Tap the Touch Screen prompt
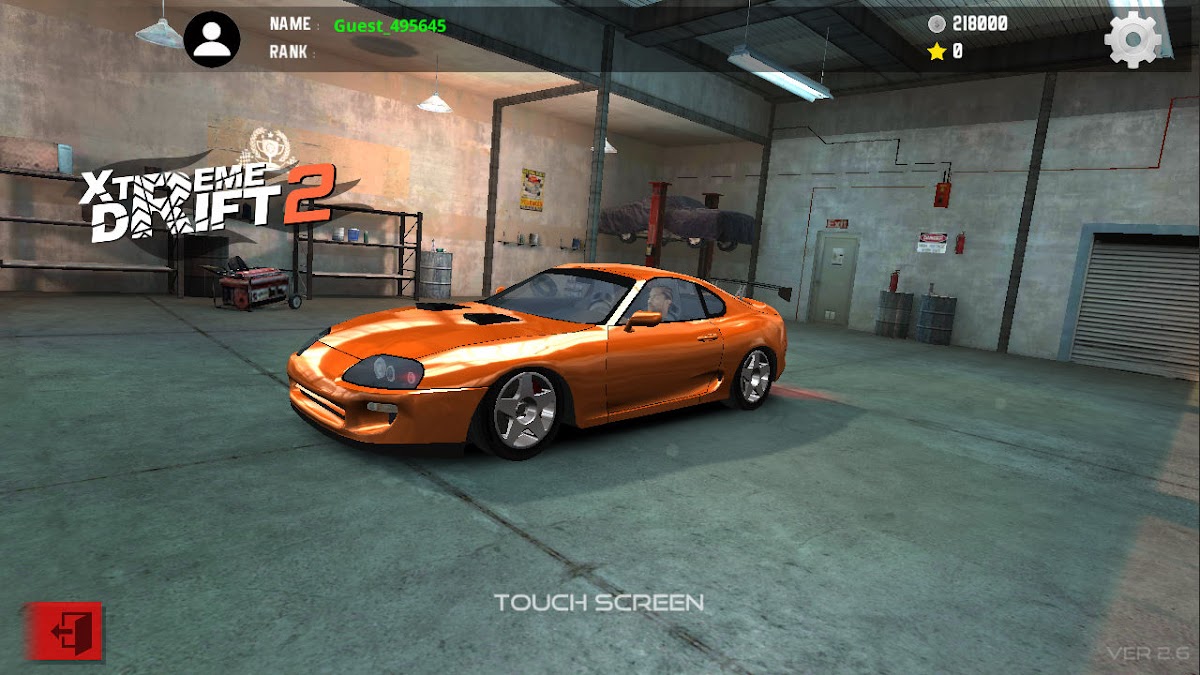 (599, 602)
